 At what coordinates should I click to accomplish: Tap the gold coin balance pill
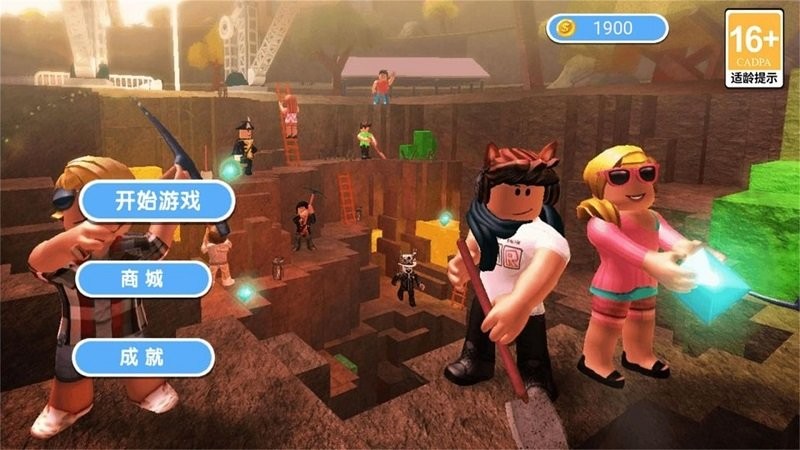[x=607, y=28]
